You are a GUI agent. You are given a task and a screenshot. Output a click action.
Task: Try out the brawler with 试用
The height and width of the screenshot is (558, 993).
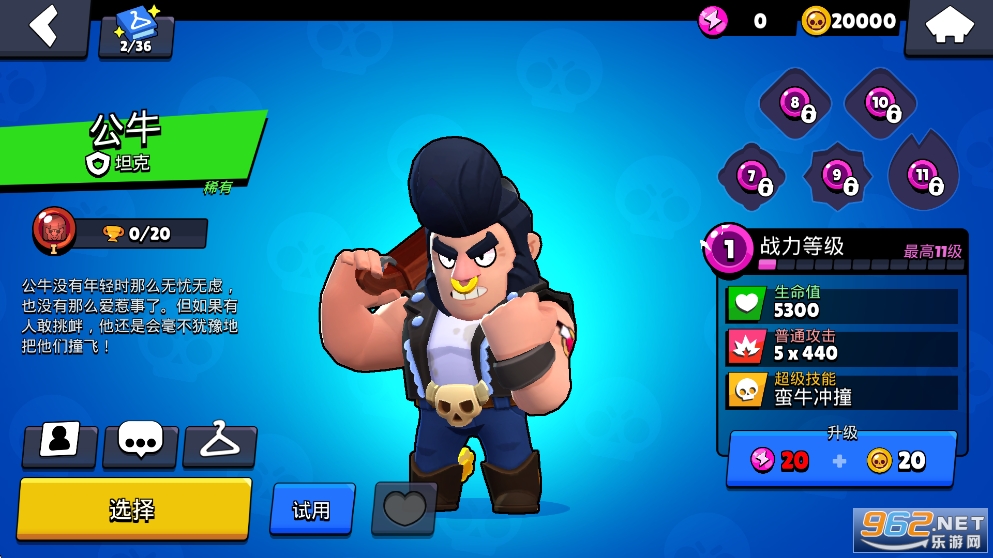[312, 509]
